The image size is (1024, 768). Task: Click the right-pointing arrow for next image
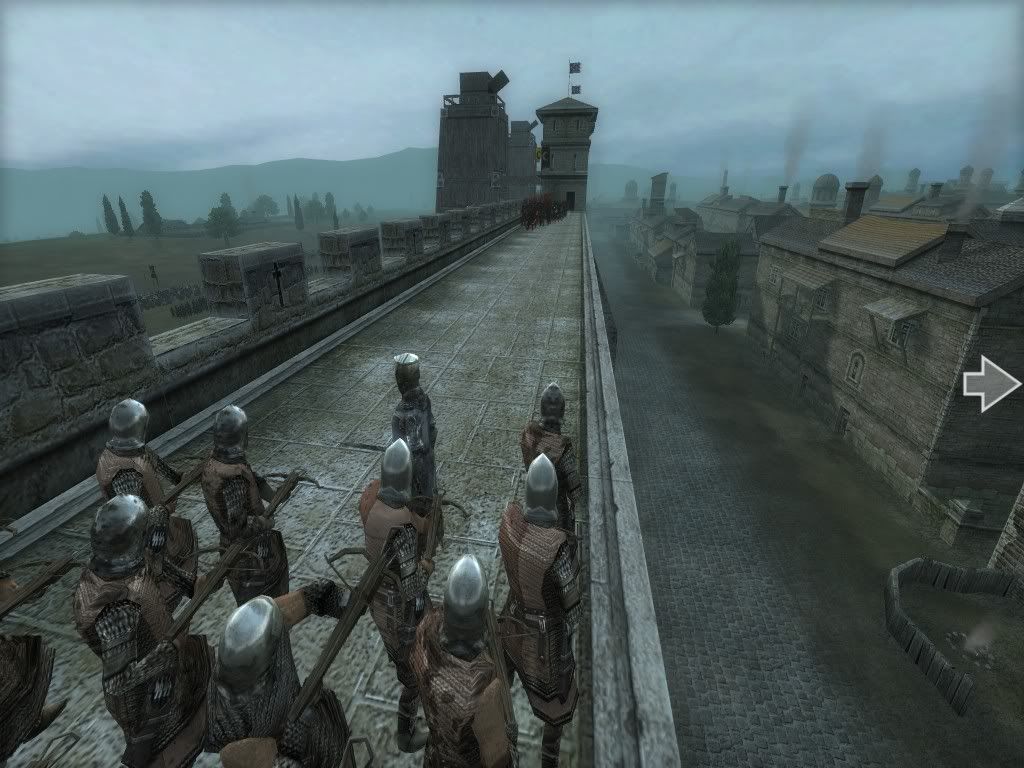click(x=991, y=383)
